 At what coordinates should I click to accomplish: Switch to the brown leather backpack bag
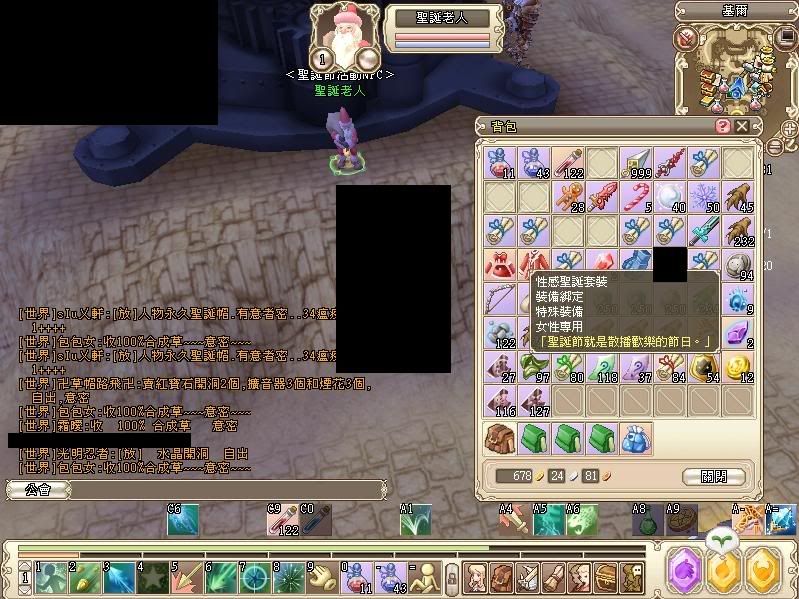click(500, 438)
